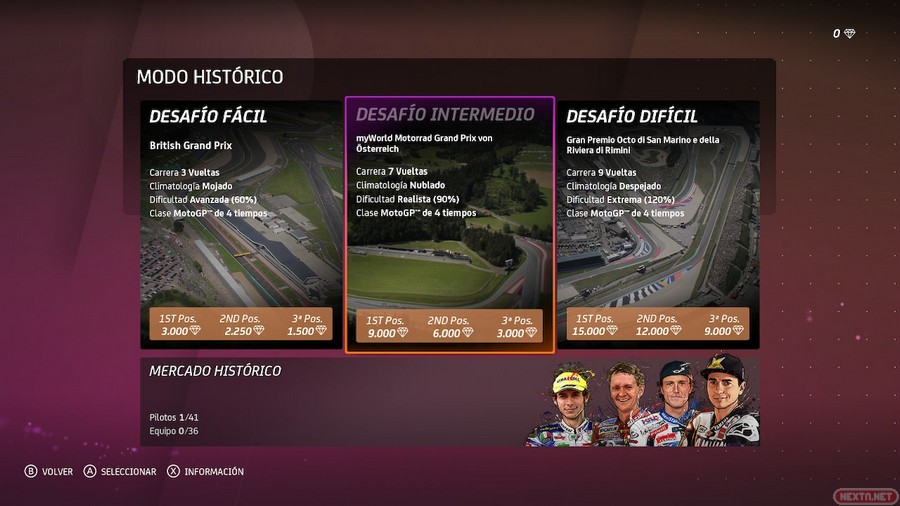This screenshot has height=506, width=900.
Task: Pick the Desafío Difícil challenge card
Action: coord(659,225)
